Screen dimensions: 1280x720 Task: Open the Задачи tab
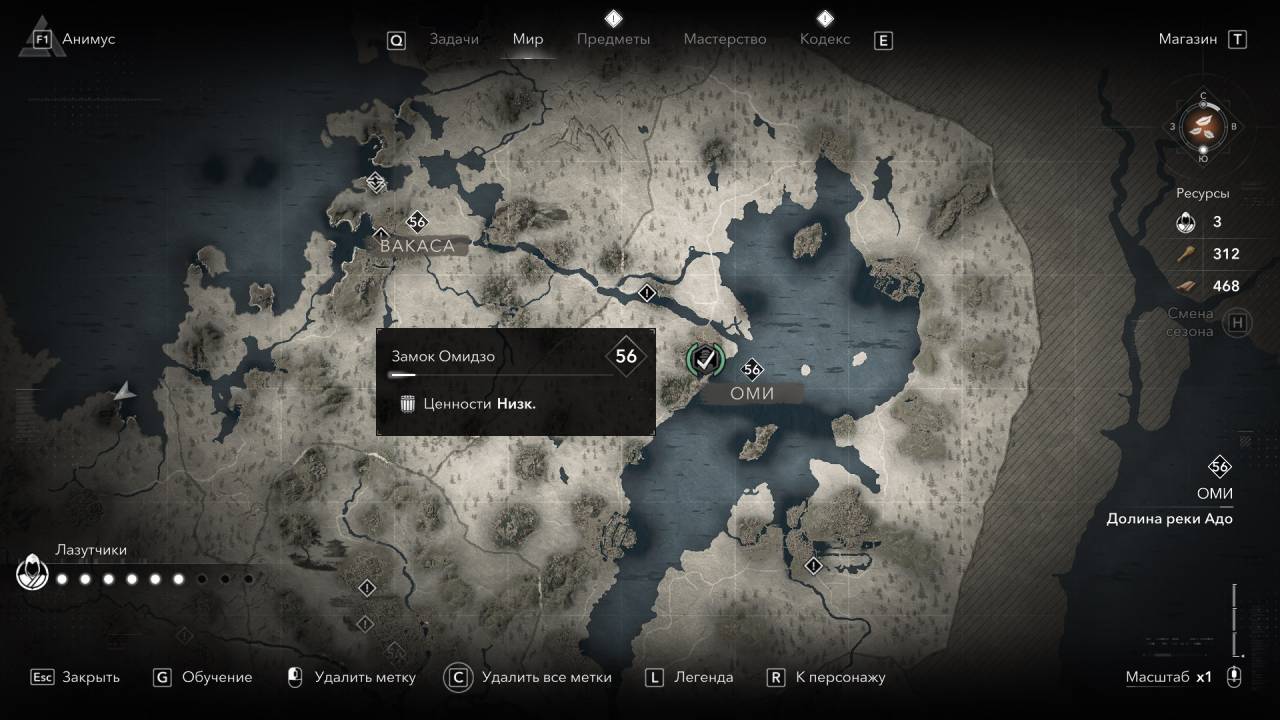pyautogui.click(x=454, y=39)
